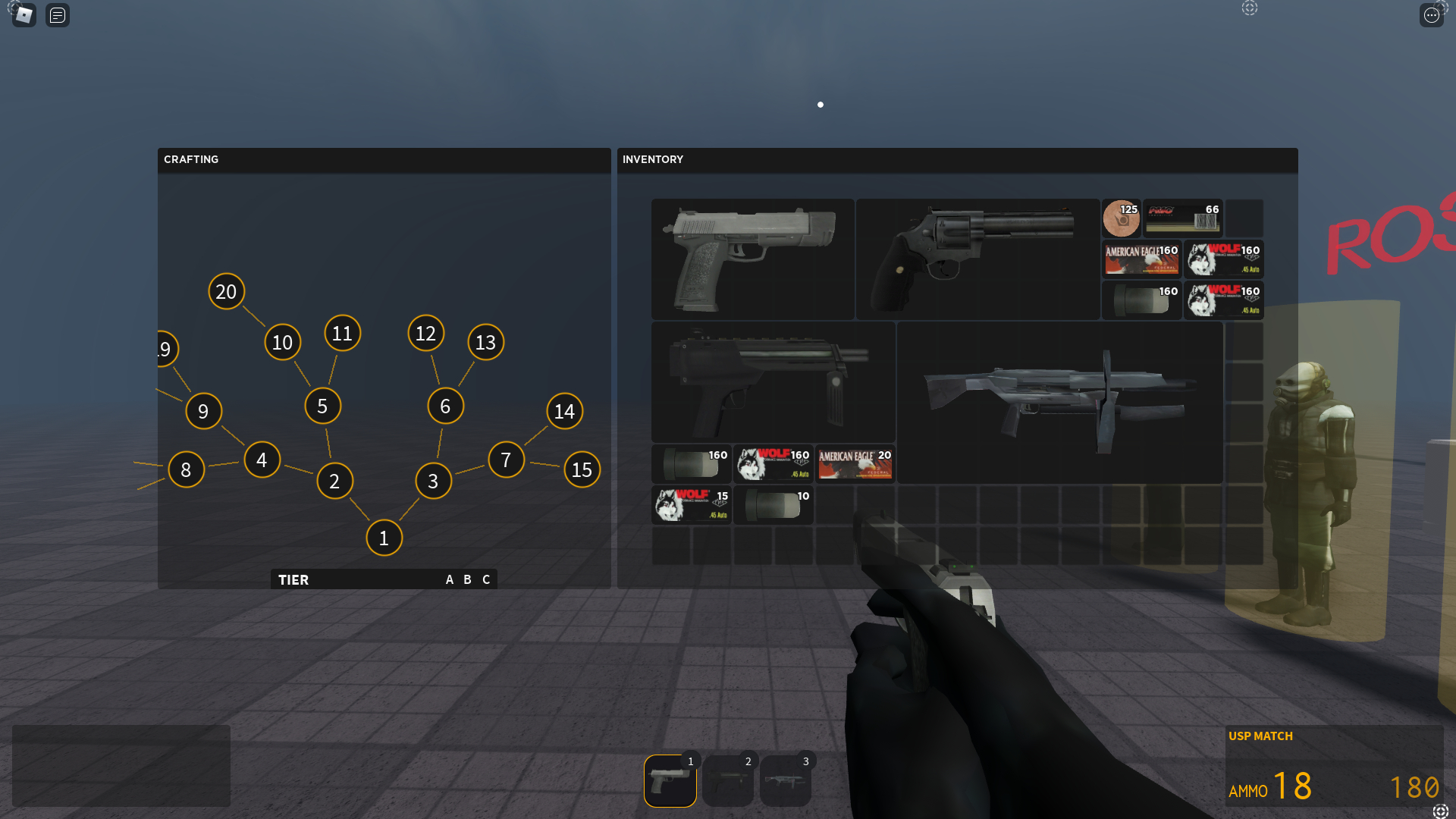Pick the ammo stack showing 66
The width and height of the screenshot is (1456, 819).
tap(1182, 218)
